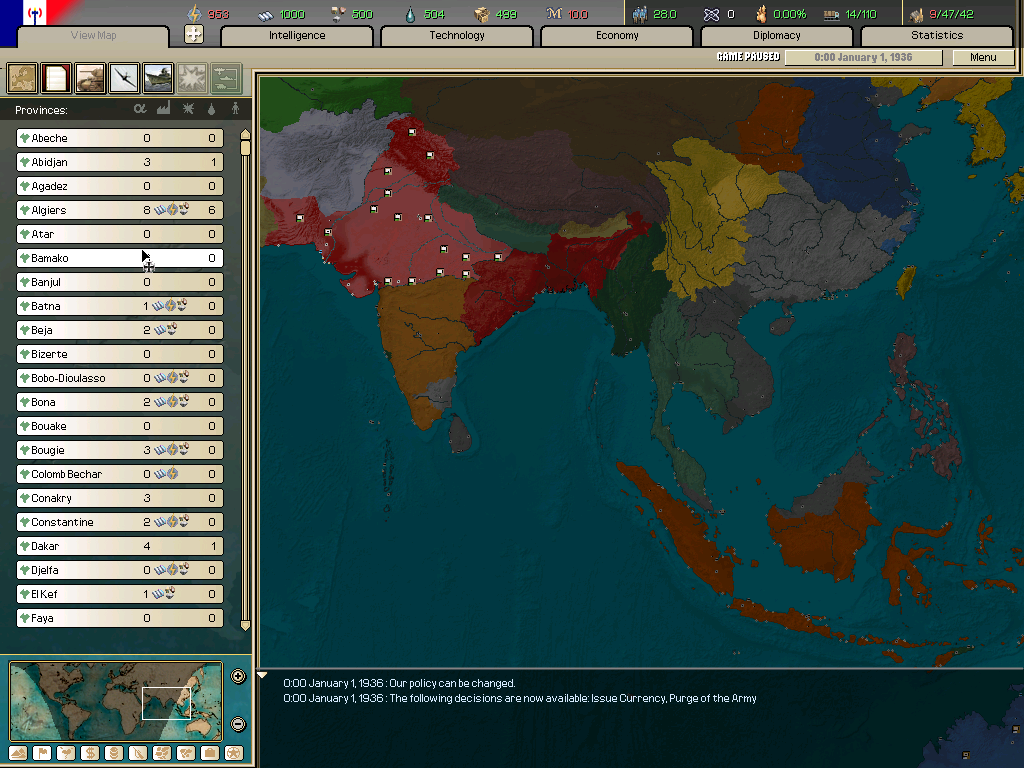Zoom out with the minimap minus button
Image resolution: width=1024 pixels, height=768 pixels.
[238, 724]
